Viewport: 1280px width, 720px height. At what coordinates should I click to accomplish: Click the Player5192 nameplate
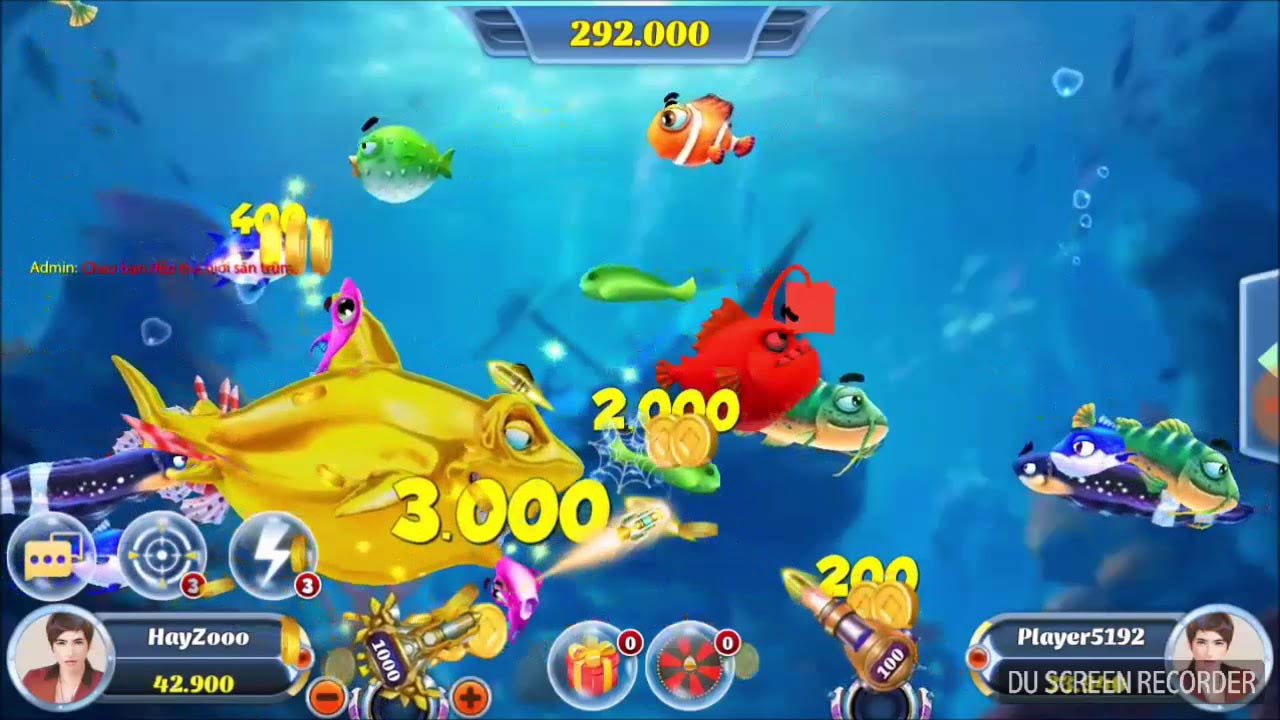tap(1080, 635)
